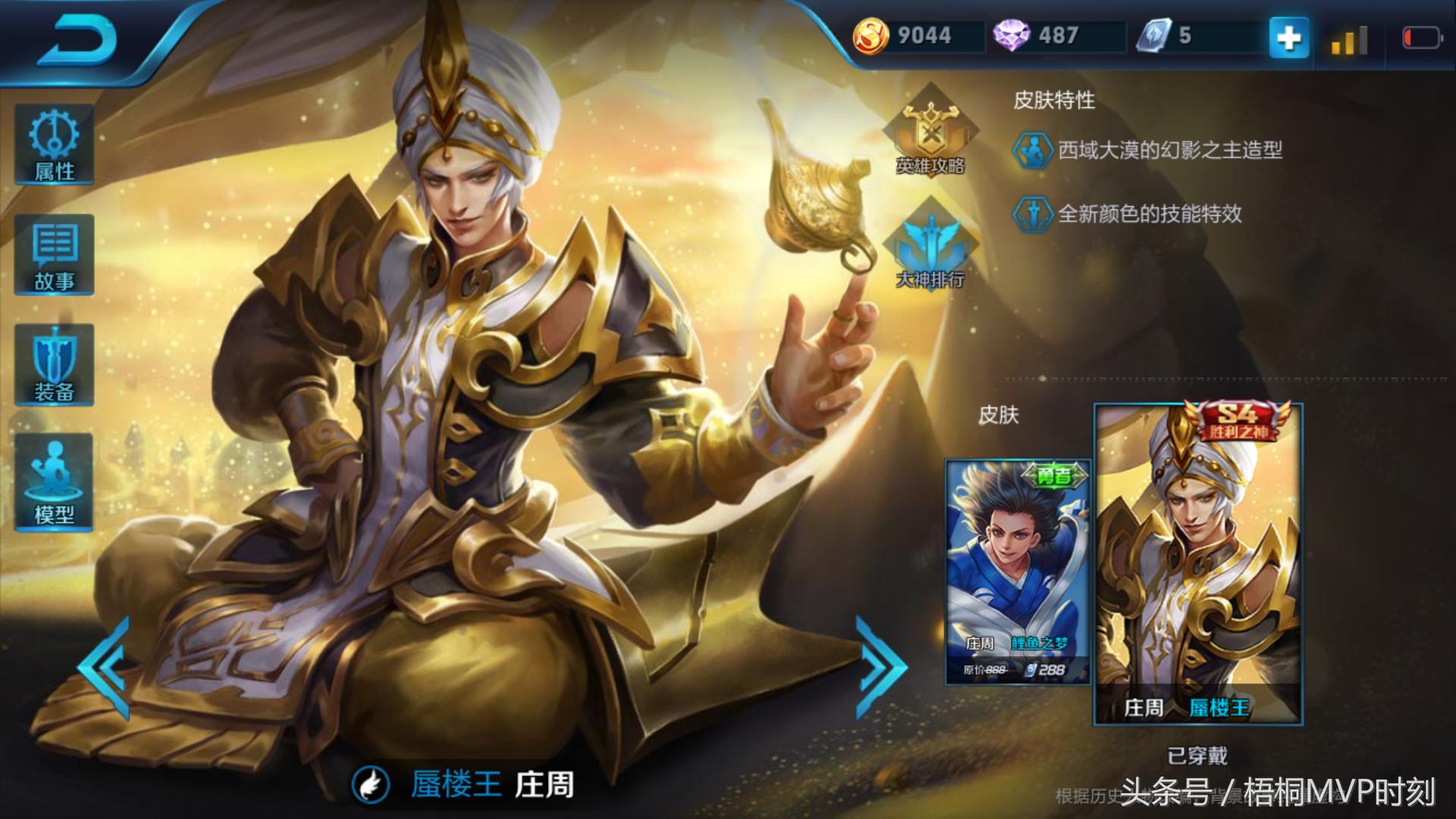
Task: Click the gold coin currency icon
Action: tap(871, 36)
